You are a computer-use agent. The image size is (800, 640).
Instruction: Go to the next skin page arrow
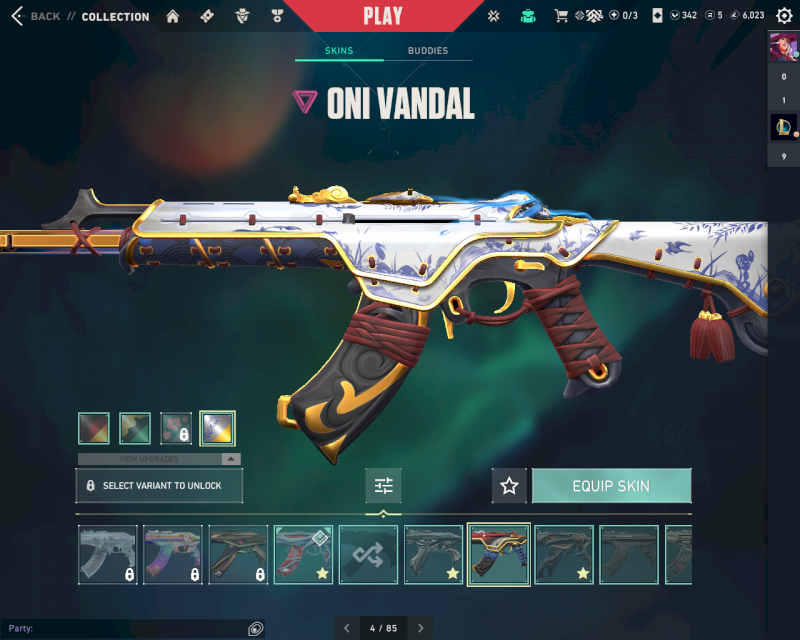point(421,628)
